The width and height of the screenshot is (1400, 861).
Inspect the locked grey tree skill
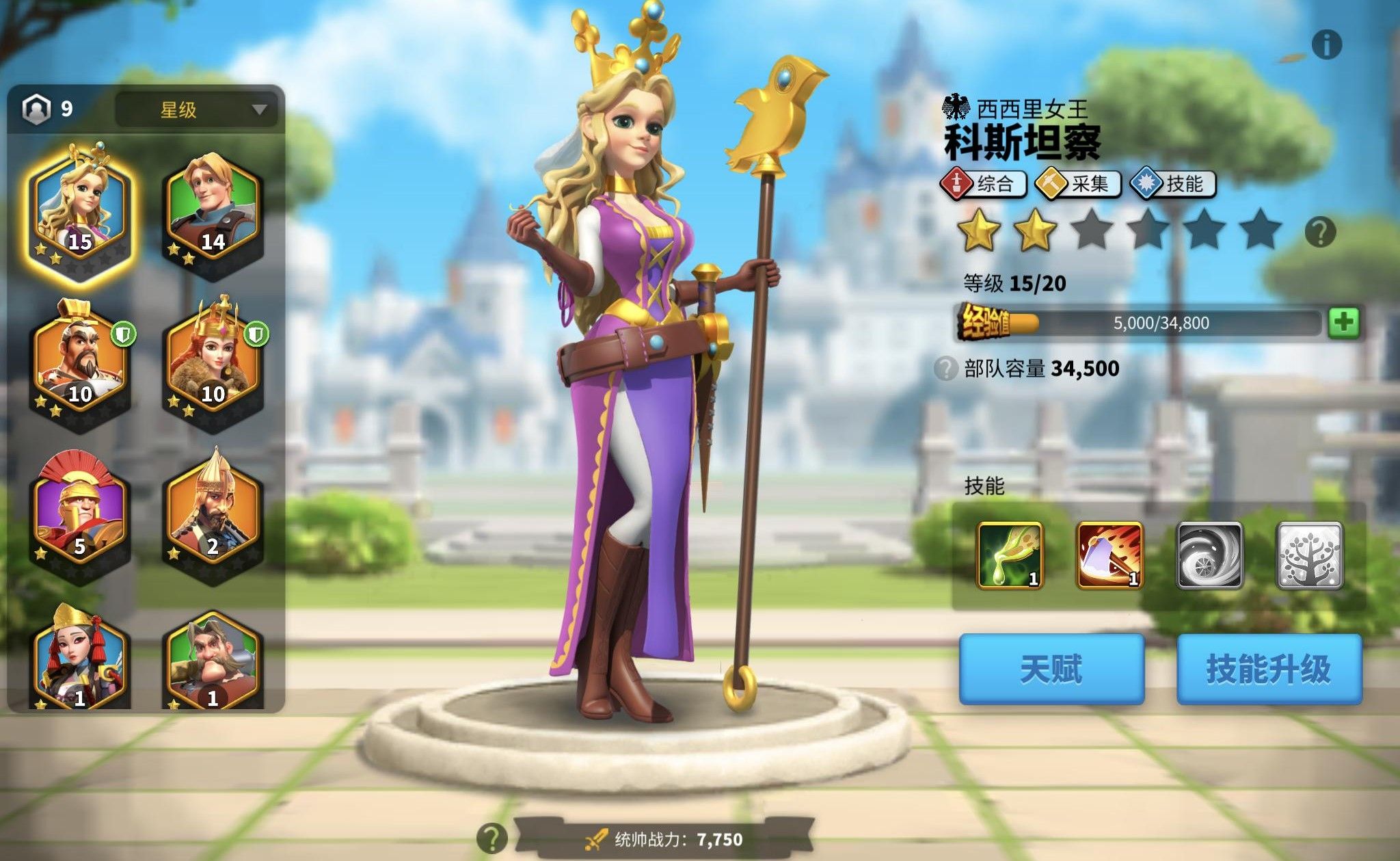point(1310,555)
